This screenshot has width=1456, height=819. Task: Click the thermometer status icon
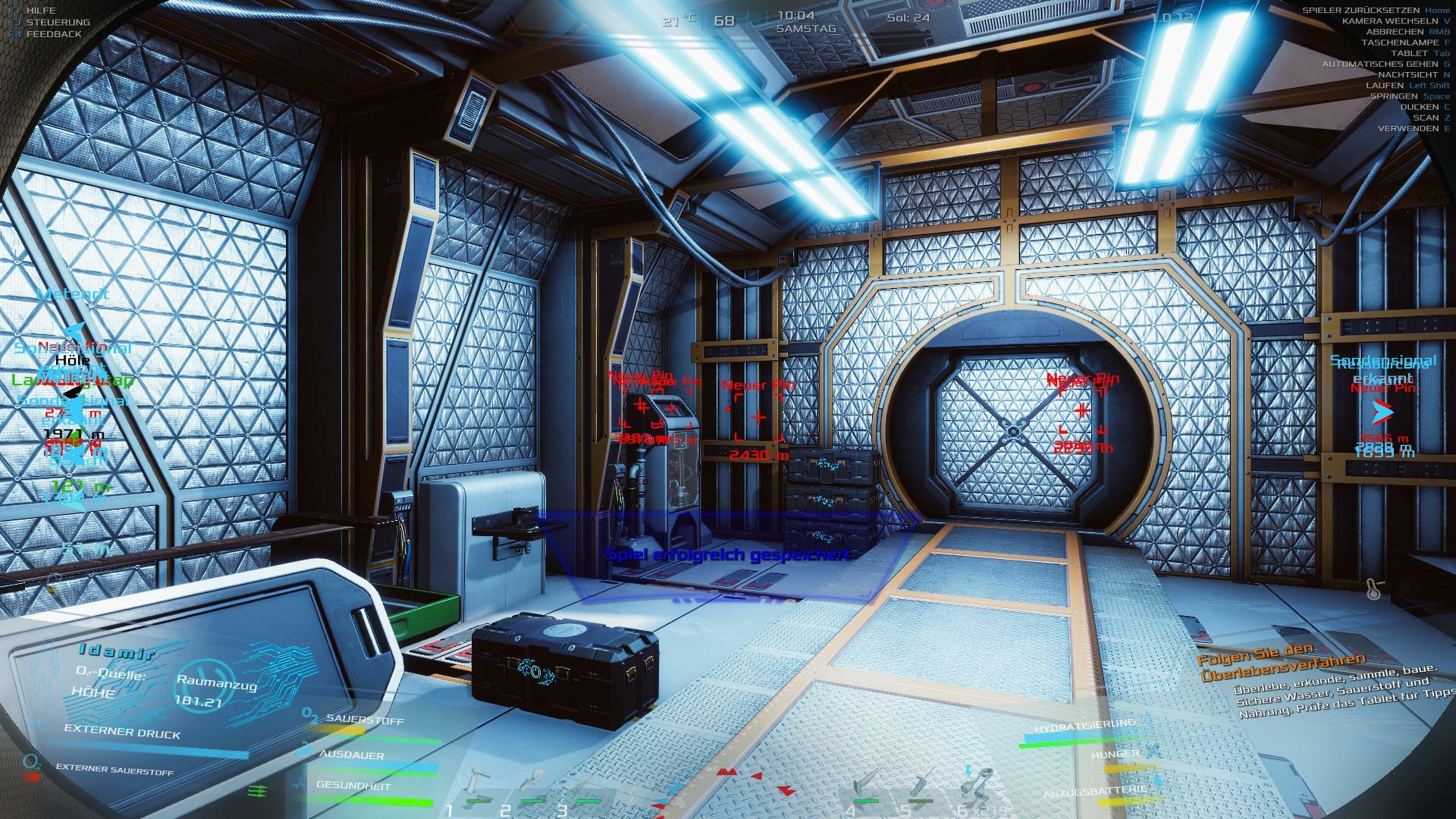(1373, 588)
